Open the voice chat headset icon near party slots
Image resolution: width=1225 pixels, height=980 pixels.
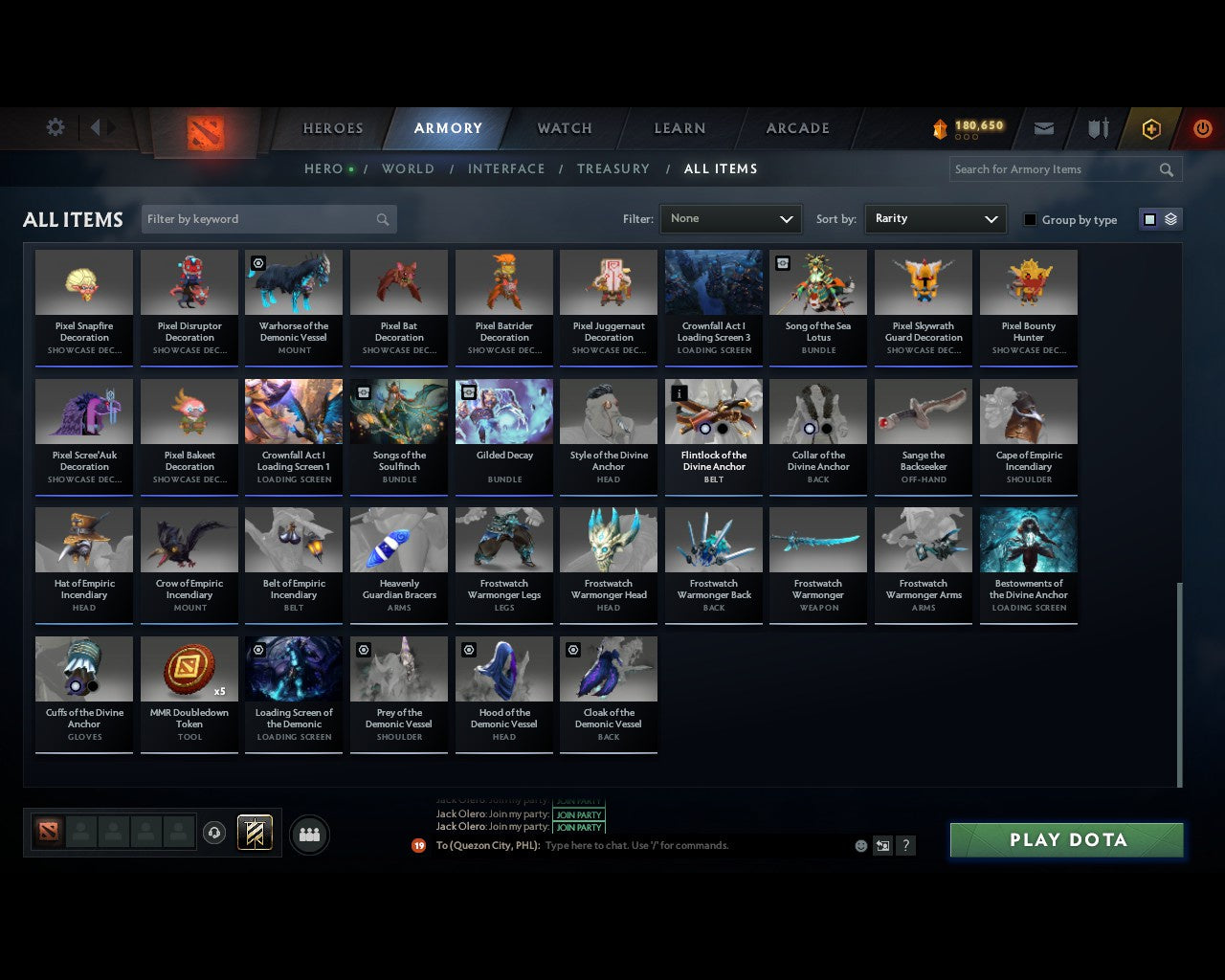tap(215, 833)
